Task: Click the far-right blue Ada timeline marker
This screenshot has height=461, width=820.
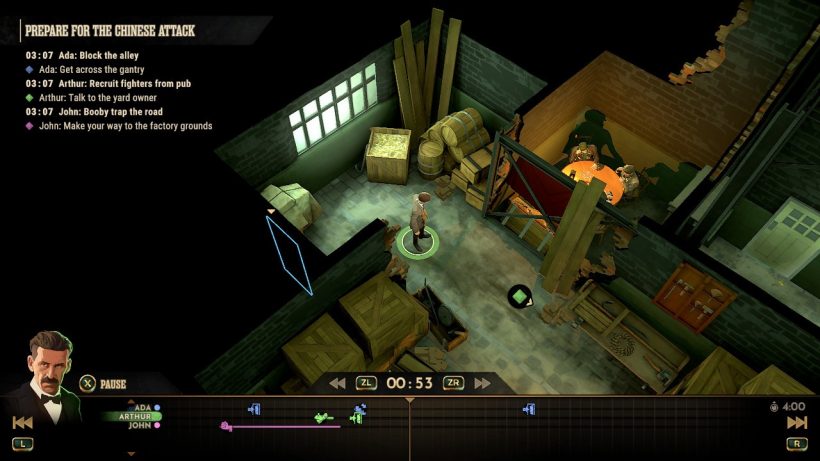Action: (529, 408)
